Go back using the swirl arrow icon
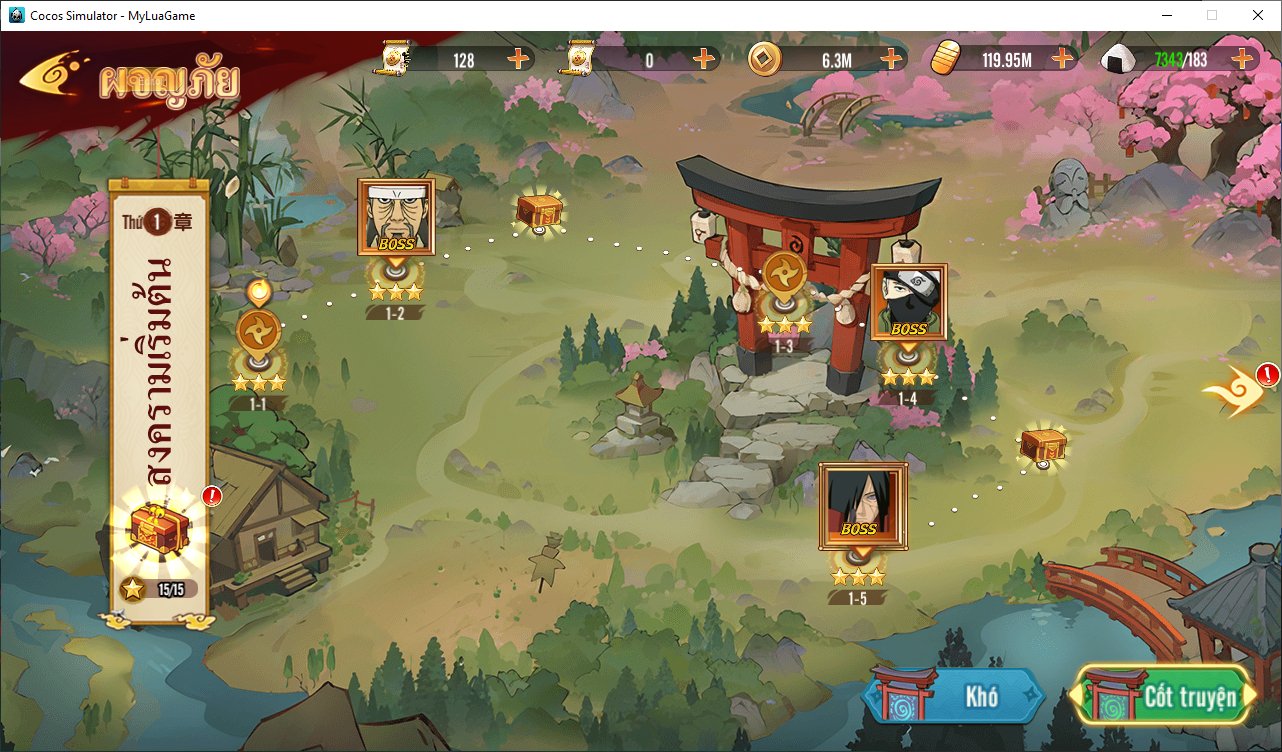The height and width of the screenshot is (752, 1282). click(x=52, y=79)
